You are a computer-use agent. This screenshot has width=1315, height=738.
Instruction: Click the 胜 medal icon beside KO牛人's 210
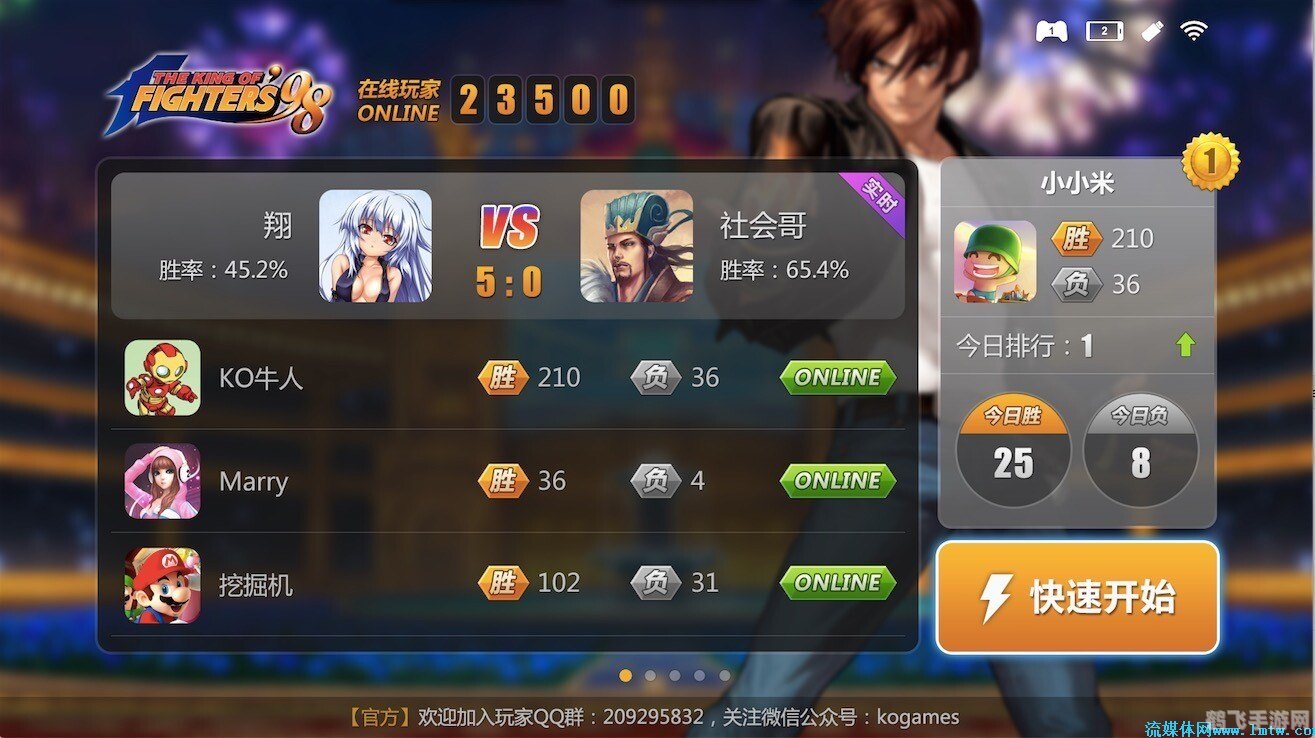point(504,377)
